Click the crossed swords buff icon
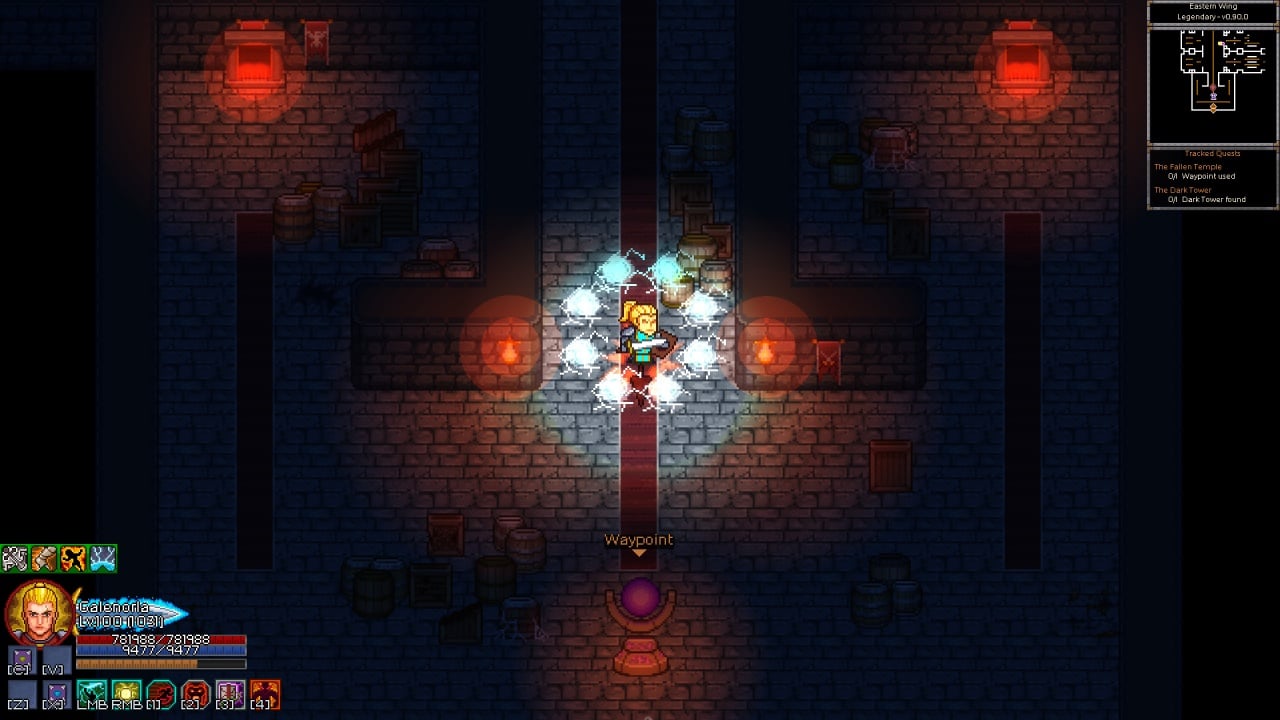Image resolution: width=1280 pixels, height=720 pixels. [15, 558]
